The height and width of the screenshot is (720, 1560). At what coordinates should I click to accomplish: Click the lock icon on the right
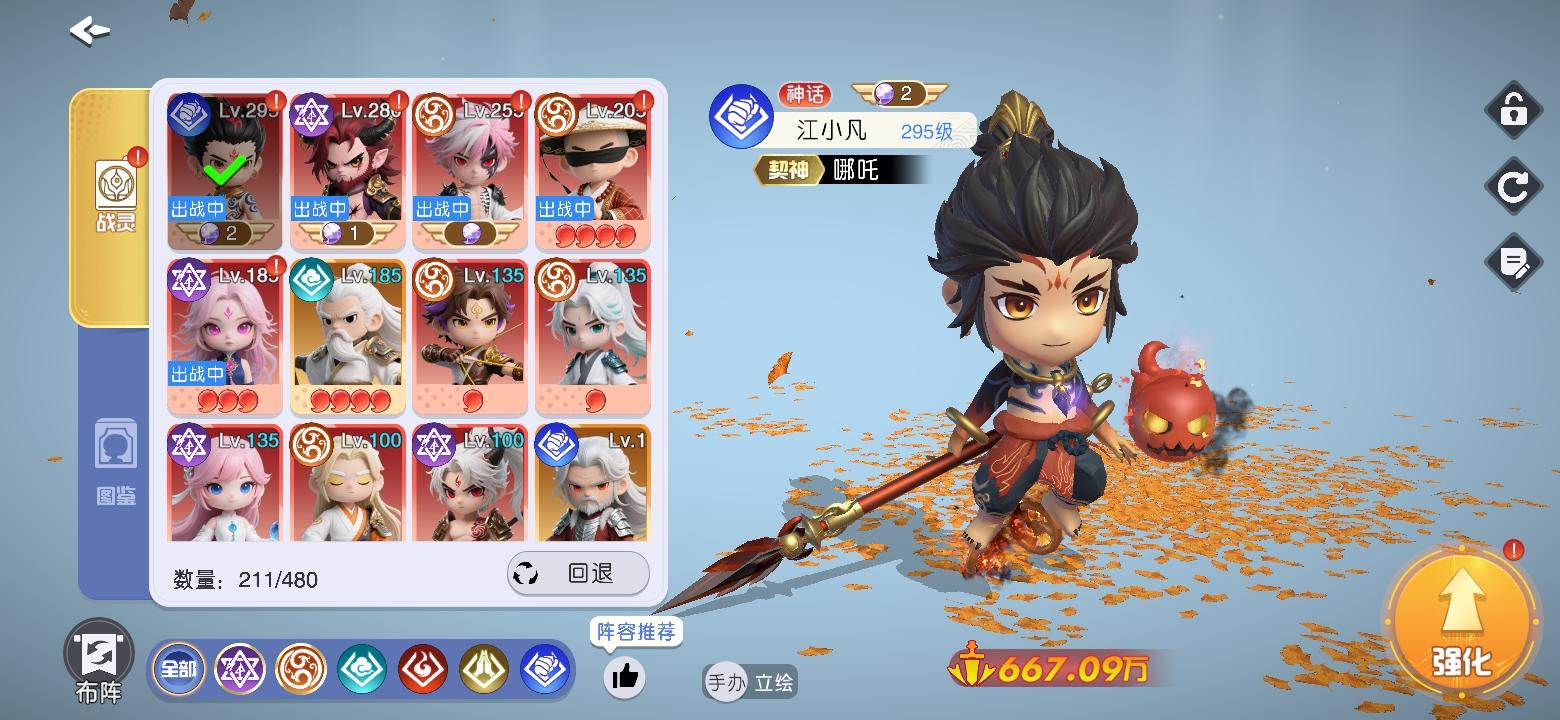pyautogui.click(x=1514, y=110)
